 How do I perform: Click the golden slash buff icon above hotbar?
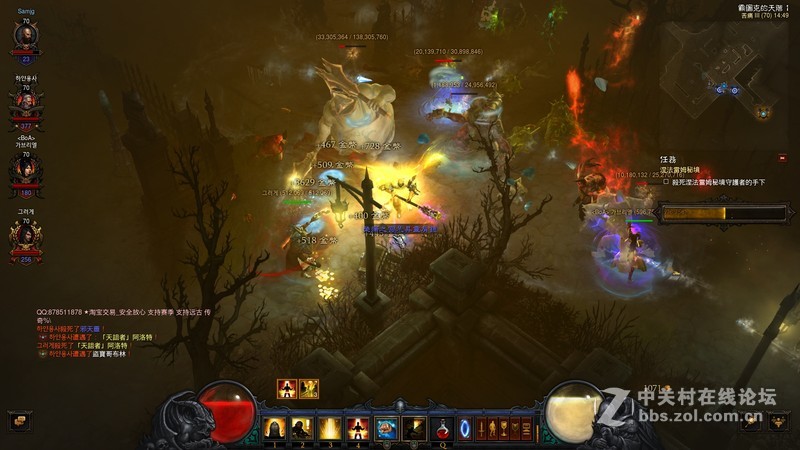(309, 389)
